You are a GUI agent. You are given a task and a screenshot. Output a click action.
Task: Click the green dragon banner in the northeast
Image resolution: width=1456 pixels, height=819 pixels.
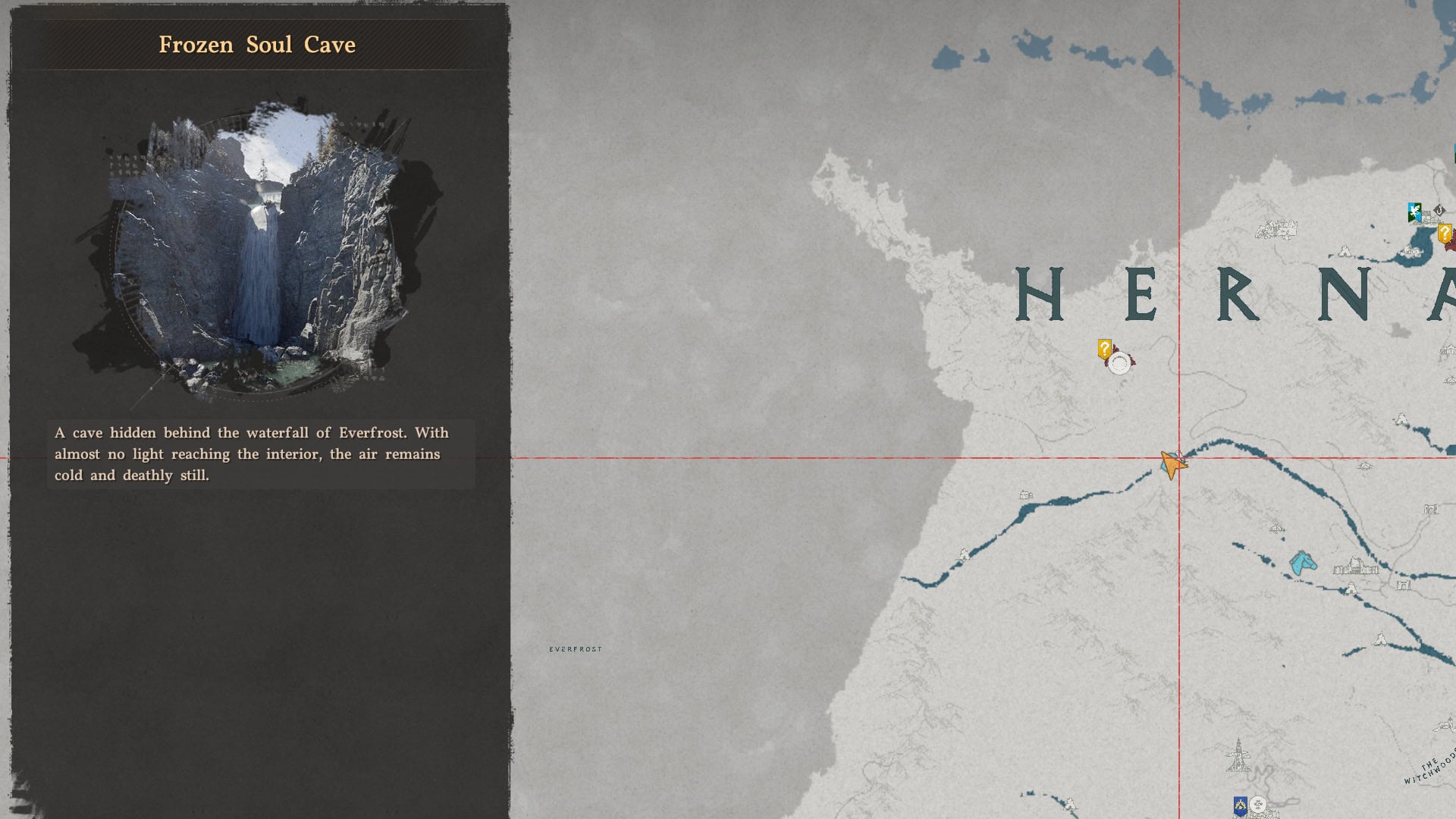click(x=1414, y=211)
